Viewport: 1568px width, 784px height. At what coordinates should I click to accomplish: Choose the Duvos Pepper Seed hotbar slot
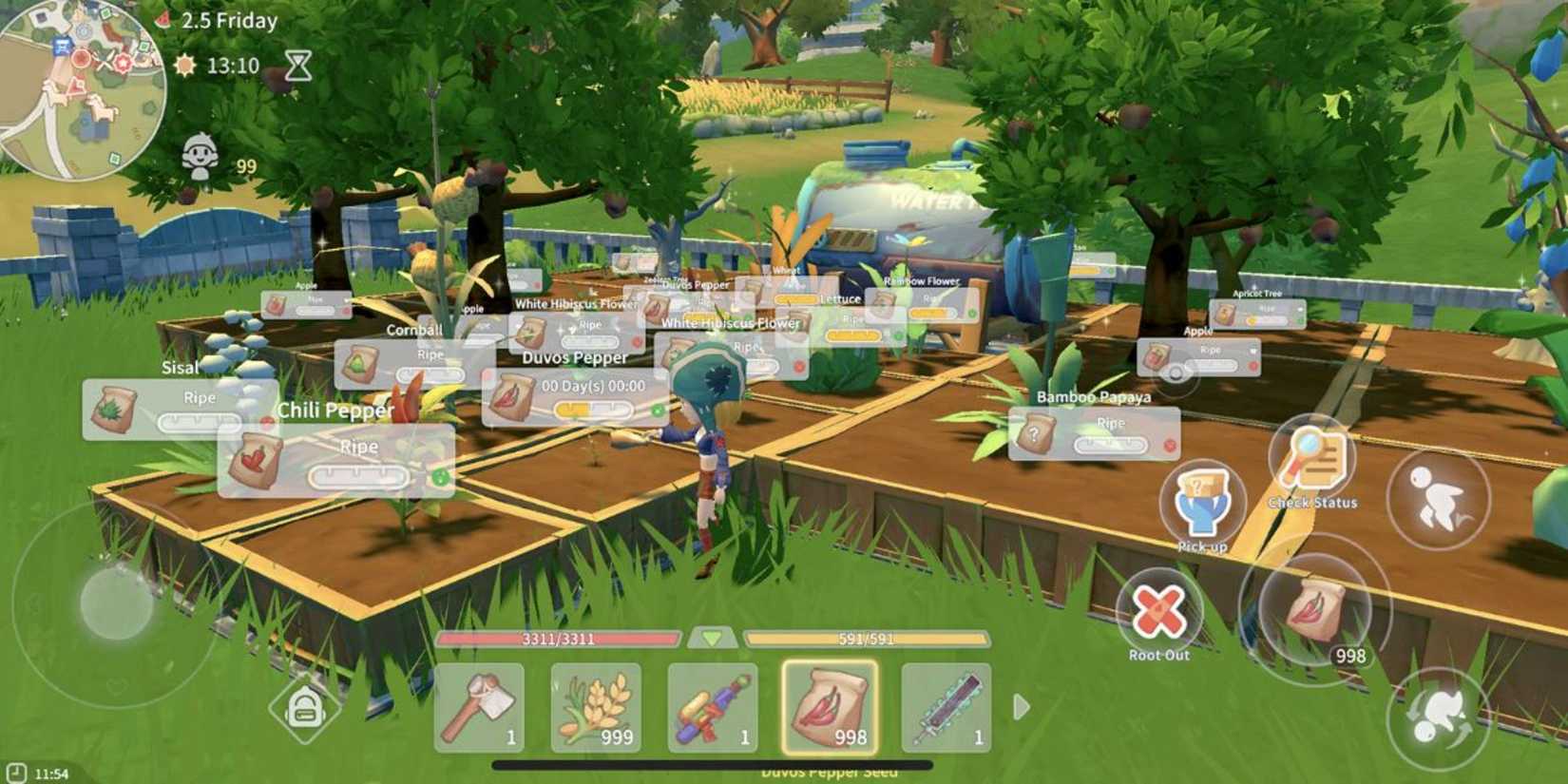[830, 708]
